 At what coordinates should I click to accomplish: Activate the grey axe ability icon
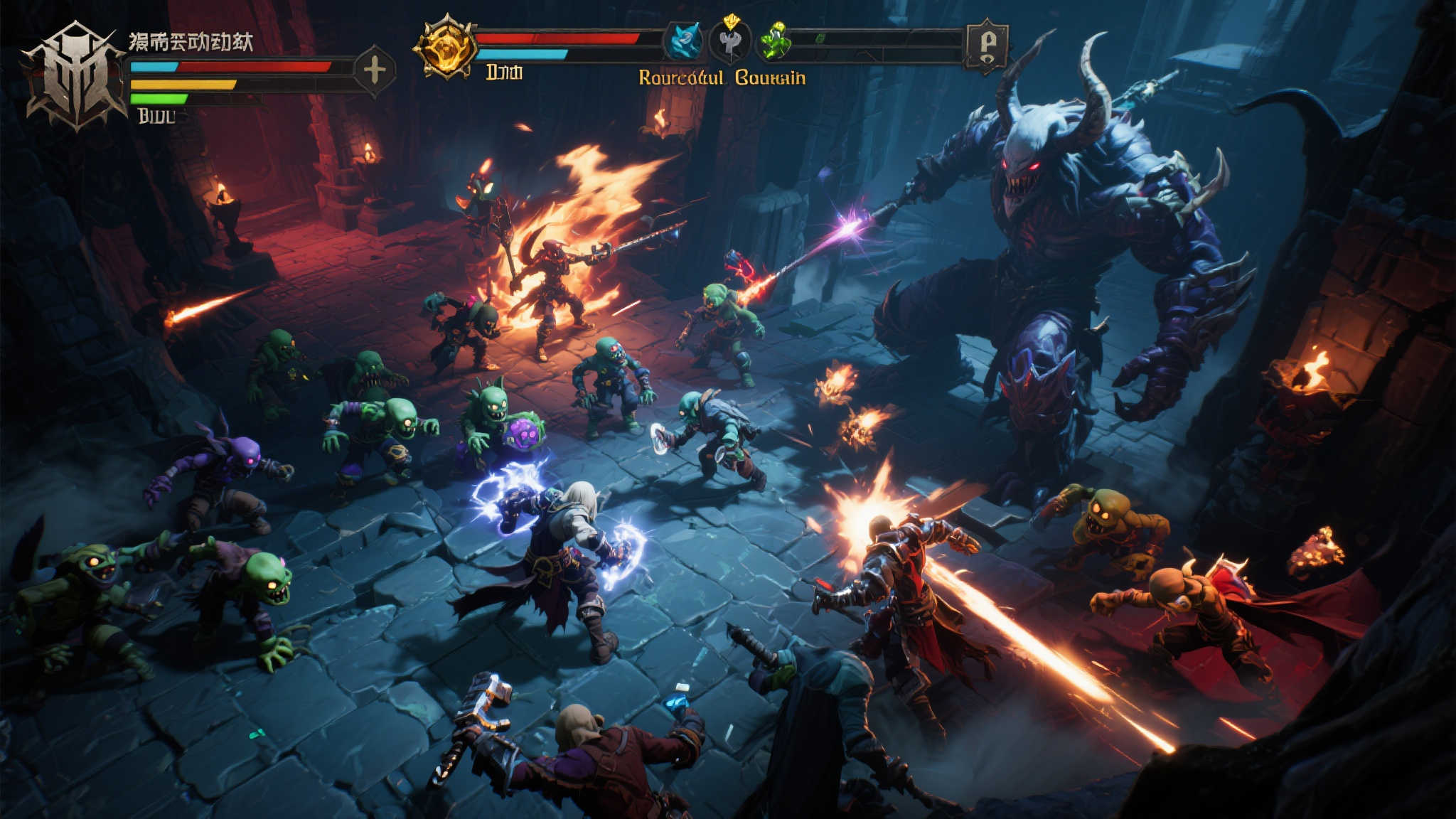point(730,42)
